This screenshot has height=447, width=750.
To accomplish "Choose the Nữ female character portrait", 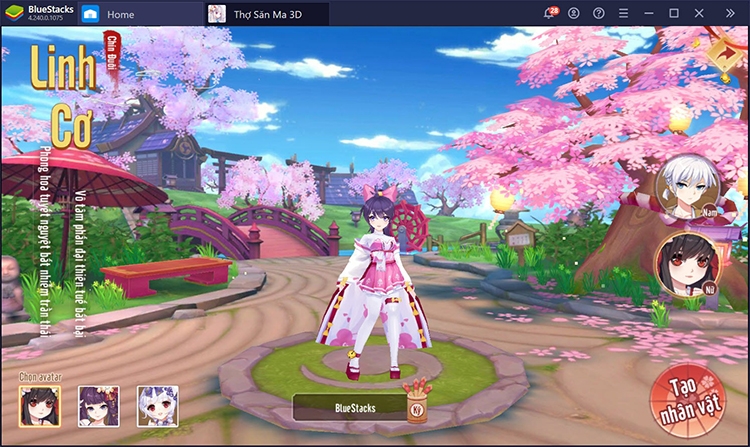I will click(x=686, y=266).
